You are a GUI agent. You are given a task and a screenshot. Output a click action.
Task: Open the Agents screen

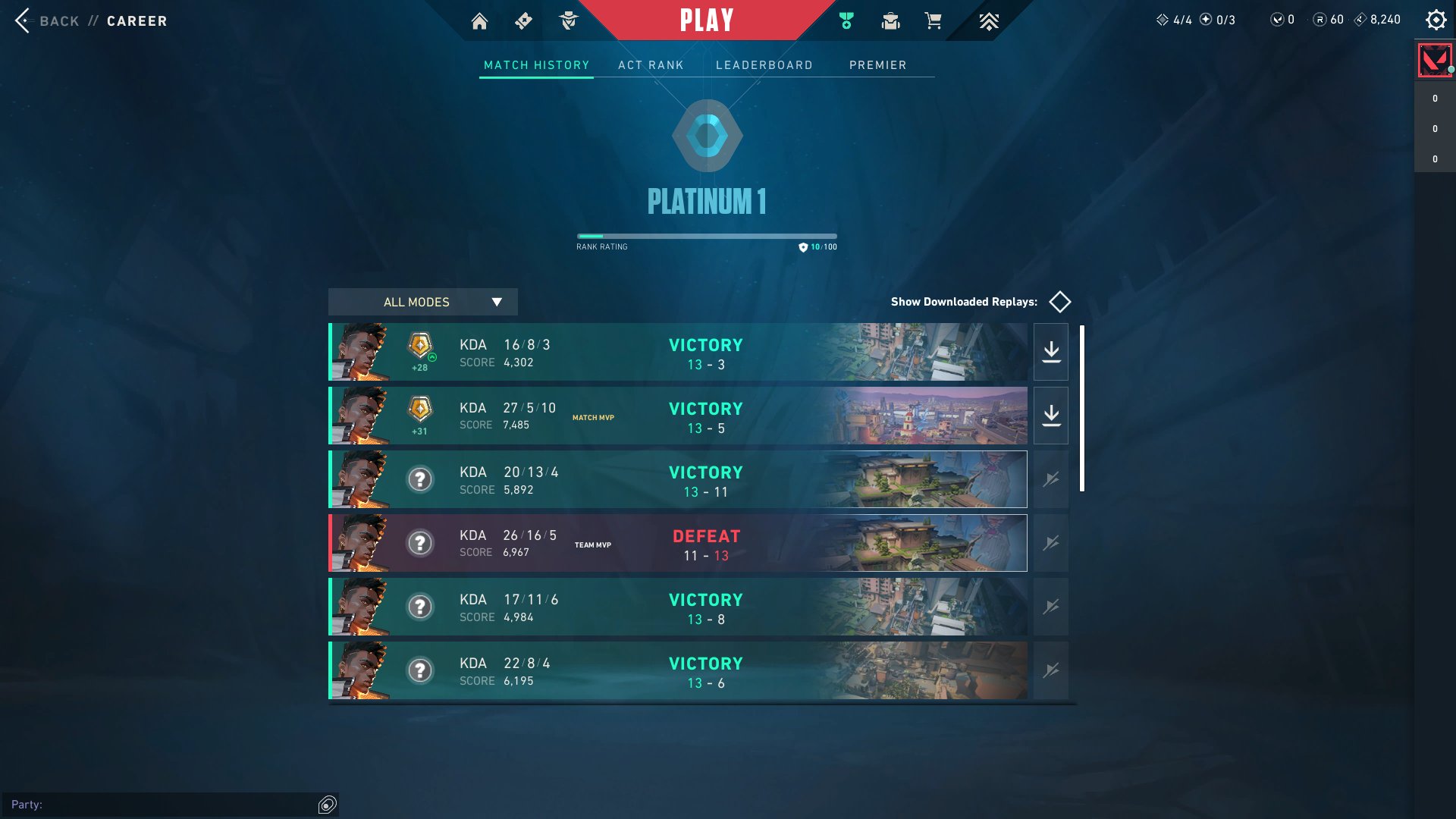(x=570, y=20)
